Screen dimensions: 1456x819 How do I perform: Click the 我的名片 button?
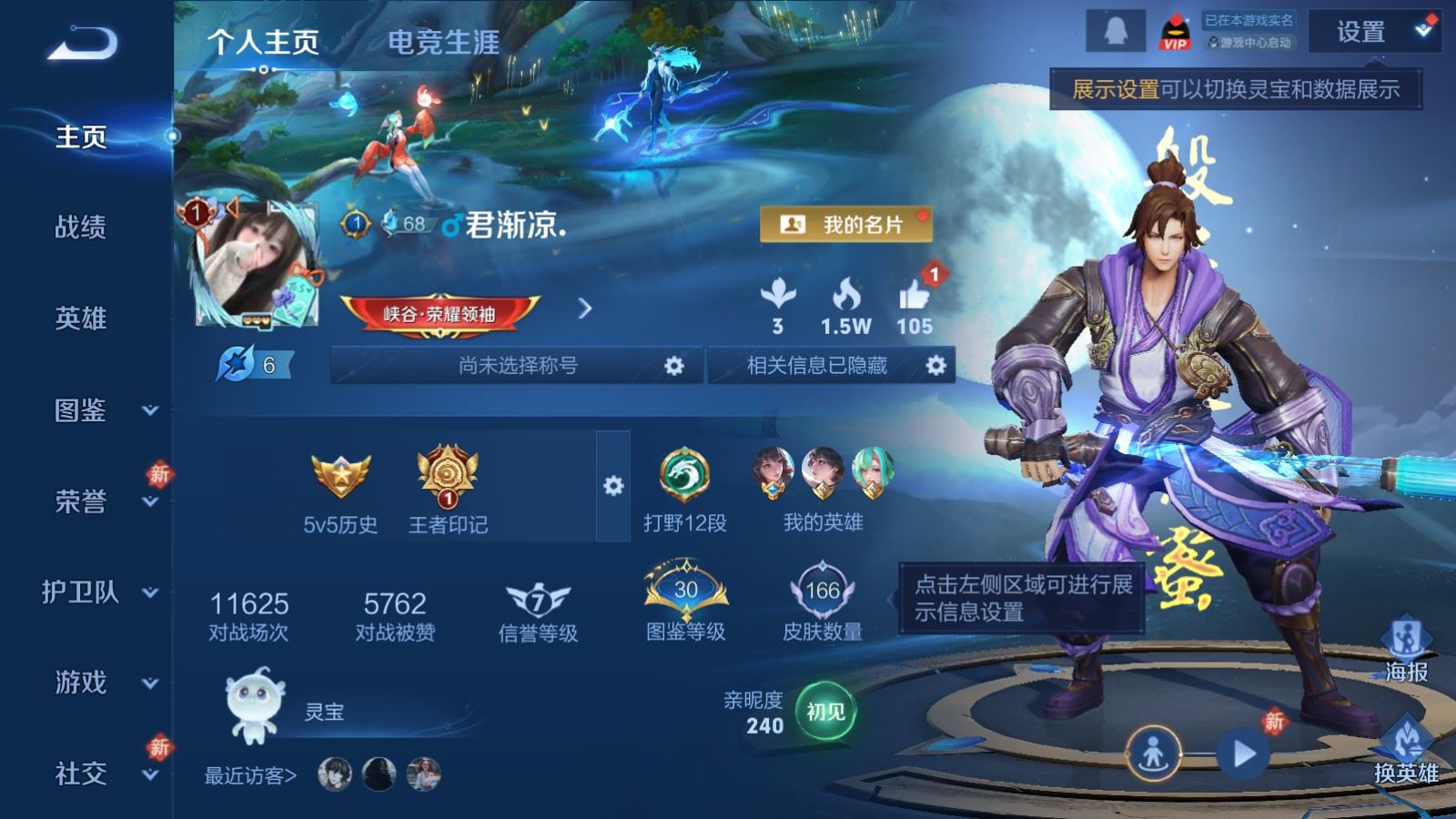tap(848, 225)
